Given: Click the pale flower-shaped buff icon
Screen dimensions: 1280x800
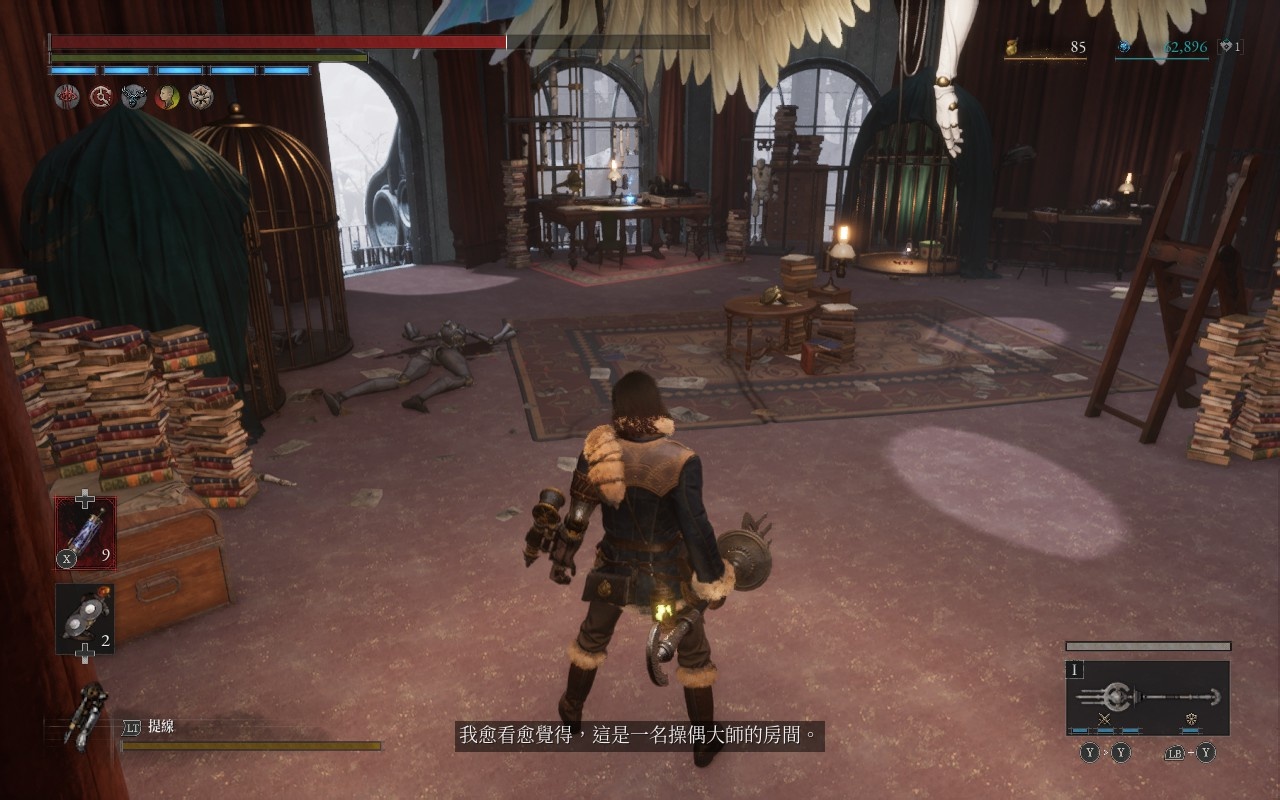Looking at the screenshot, I should coord(201,96).
